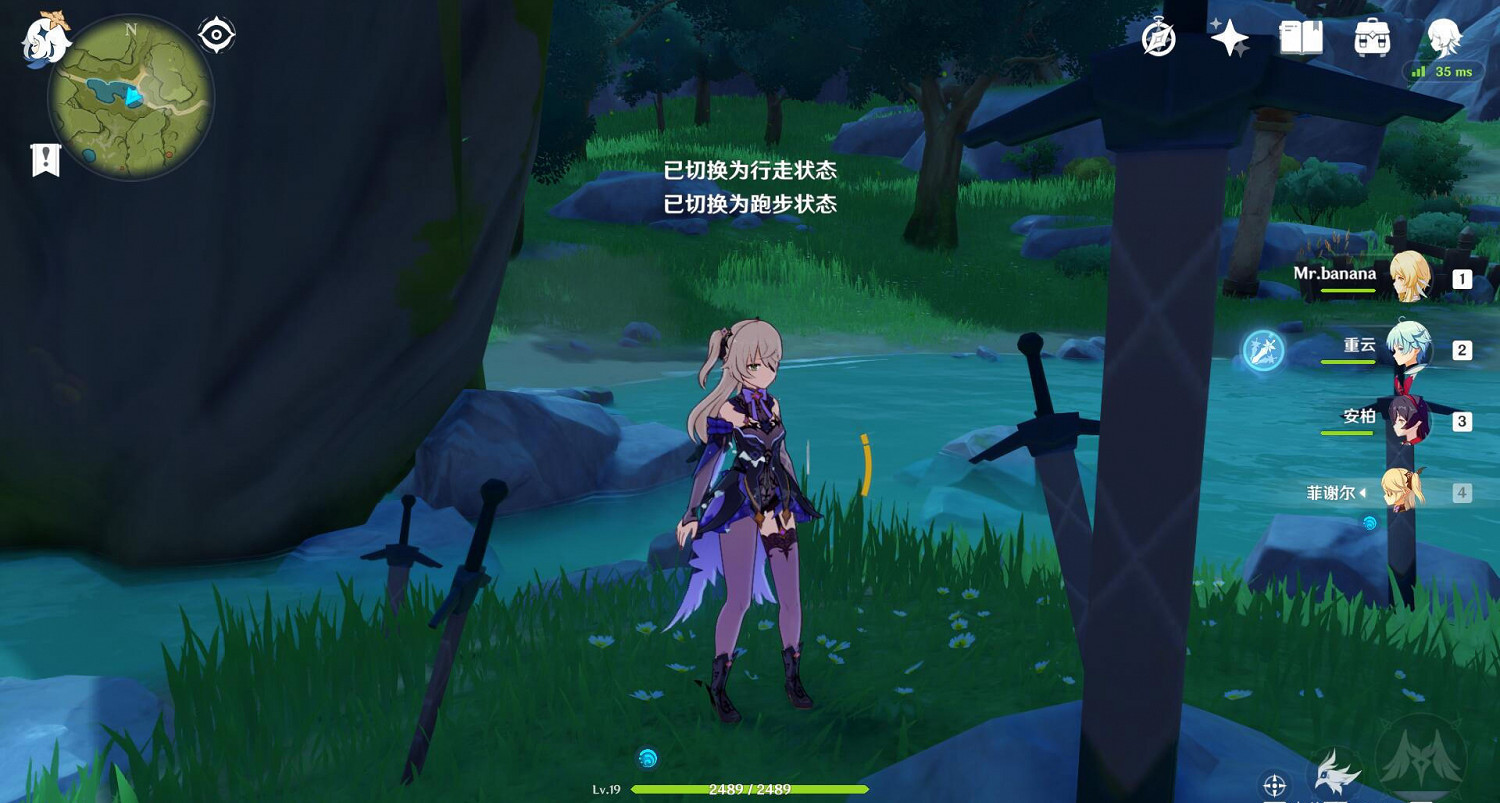Open the Events notice via the exclamation flag
1500x803 pixels.
pyautogui.click(x=44, y=158)
